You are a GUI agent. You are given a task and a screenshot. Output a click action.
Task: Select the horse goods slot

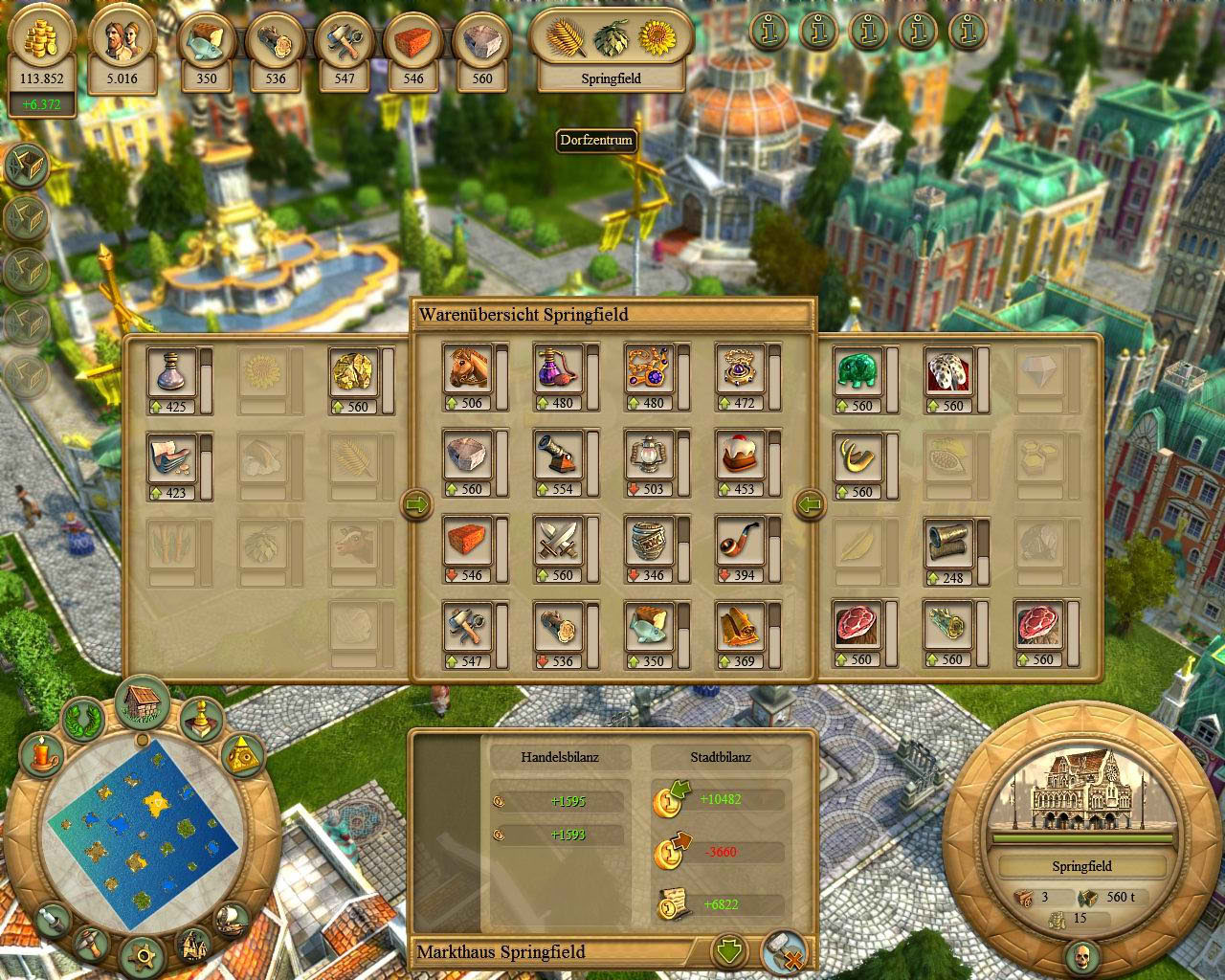tap(467, 369)
